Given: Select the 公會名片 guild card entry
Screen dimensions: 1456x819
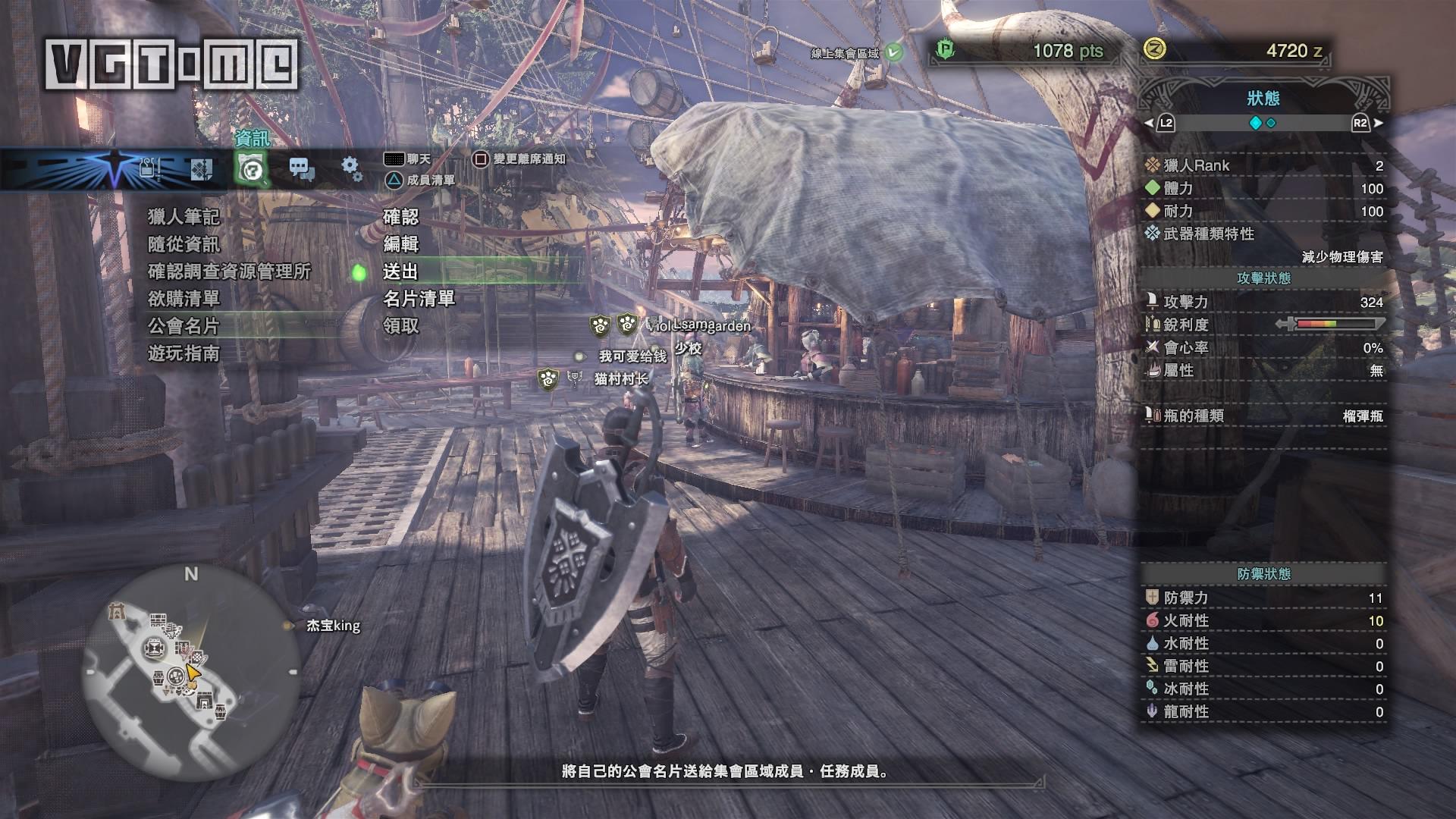Looking at the screenshot, I should tap(184, 326).
